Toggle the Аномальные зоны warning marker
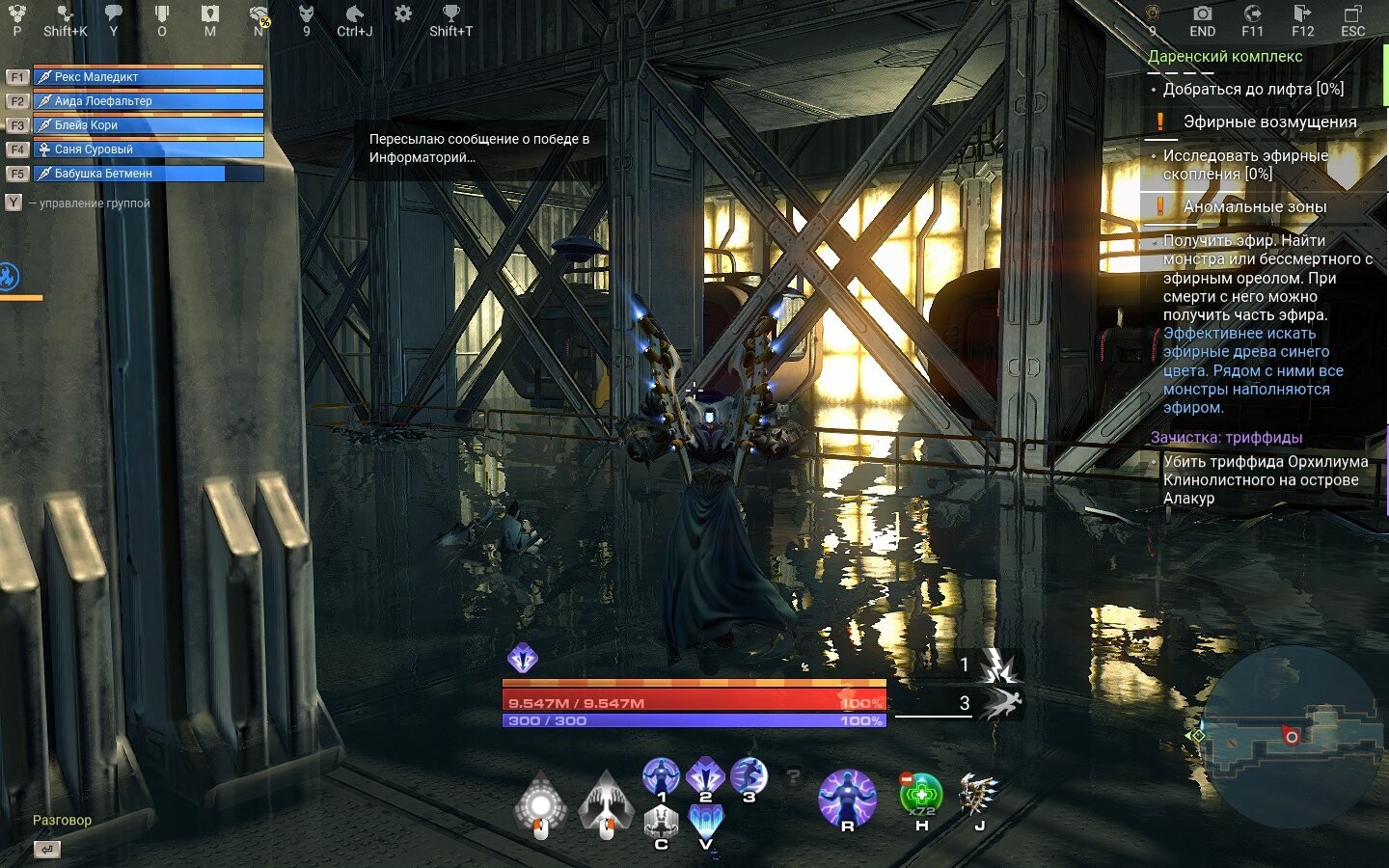This screenshot has width=1389, height=868. click(1158, 205)
